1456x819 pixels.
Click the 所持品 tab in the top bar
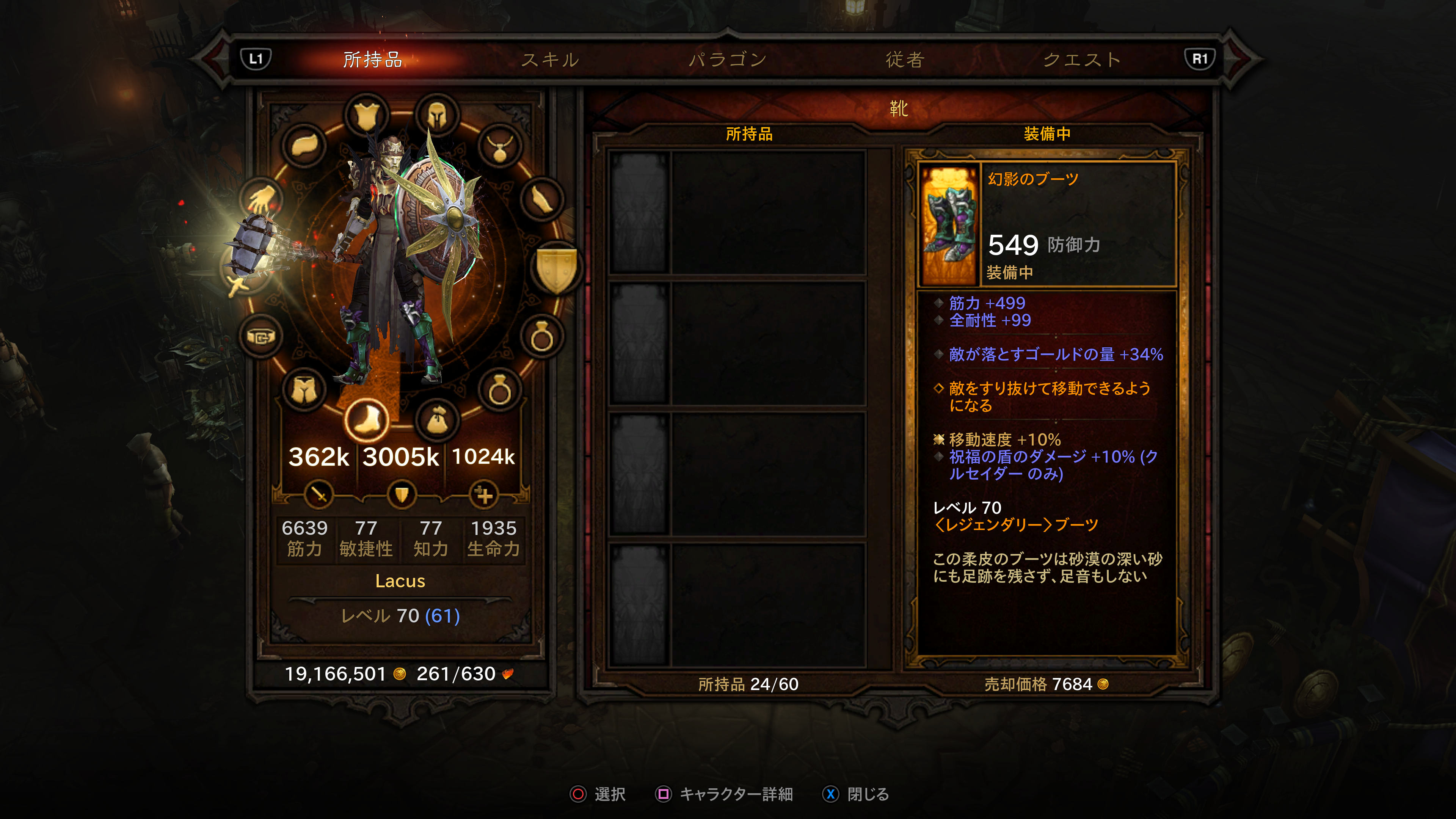[x=372, y=60]
